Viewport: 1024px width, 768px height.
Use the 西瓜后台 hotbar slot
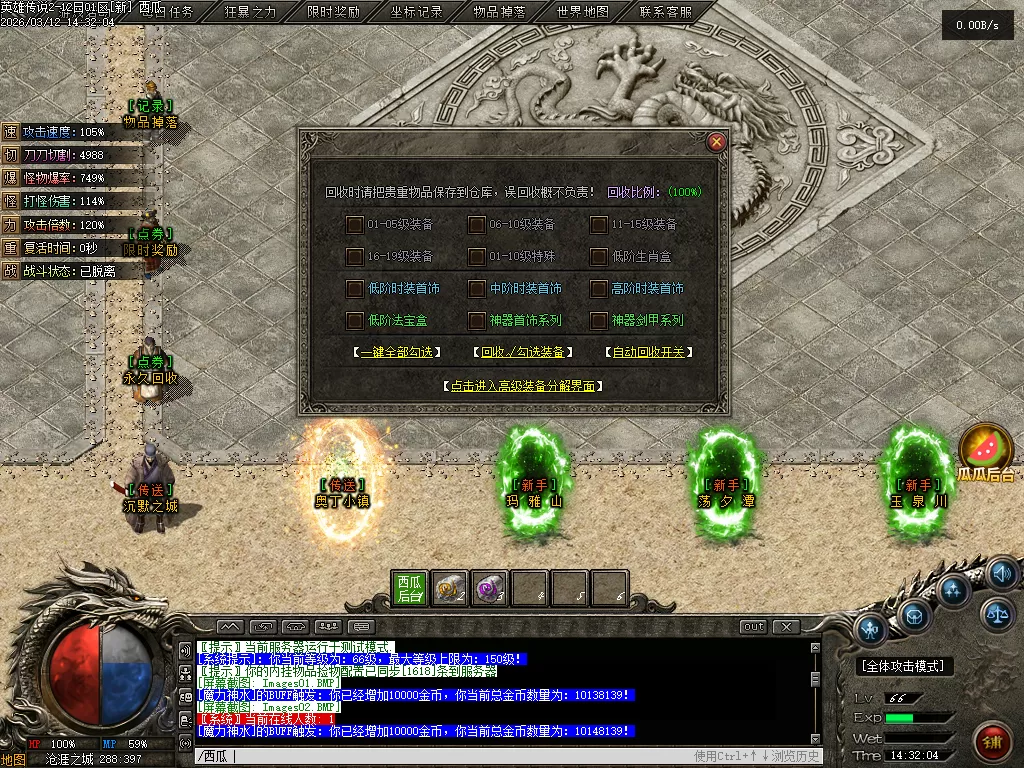tap(409, 589)
